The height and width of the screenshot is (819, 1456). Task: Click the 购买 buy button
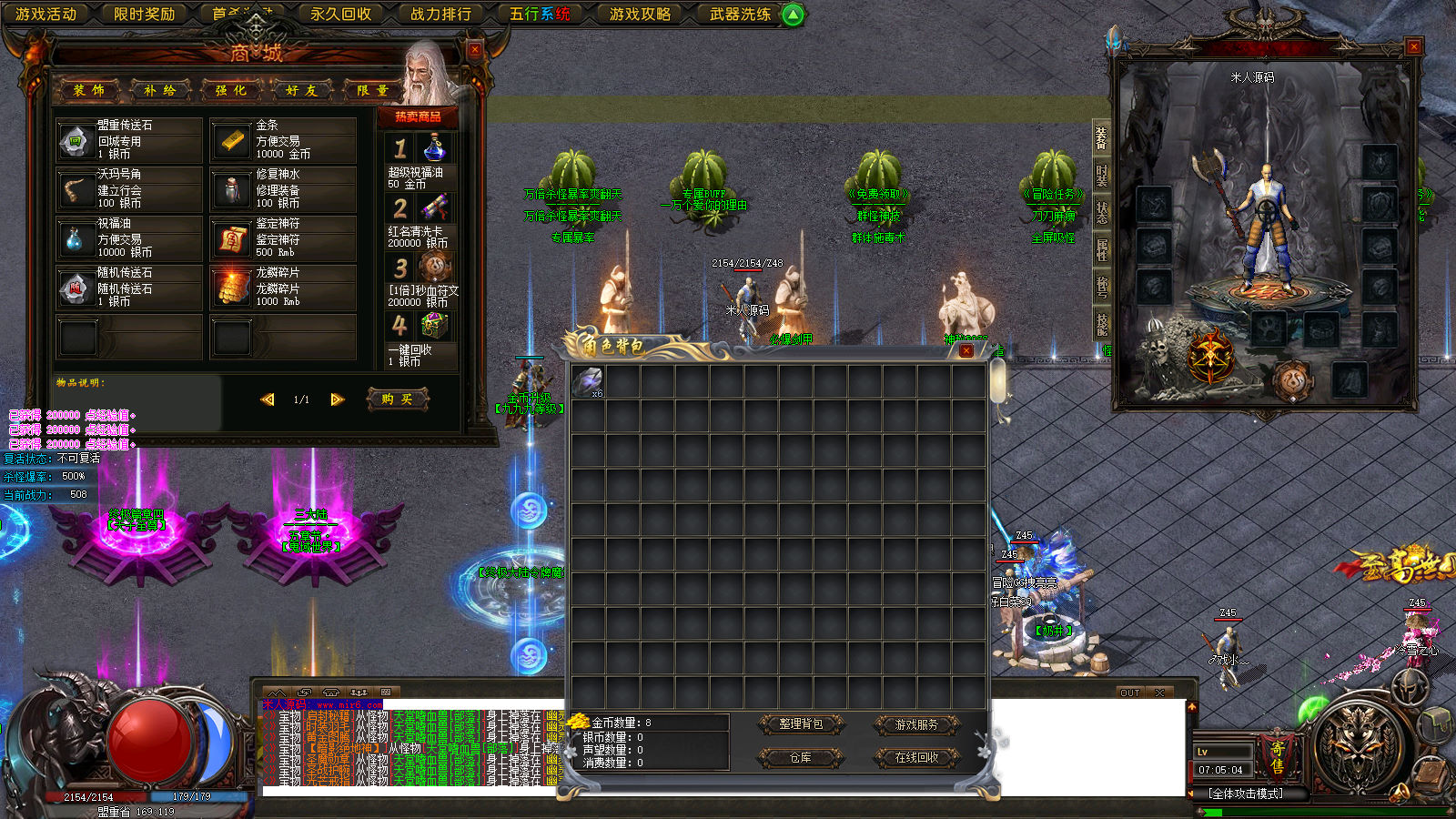(x=397, y=399)
